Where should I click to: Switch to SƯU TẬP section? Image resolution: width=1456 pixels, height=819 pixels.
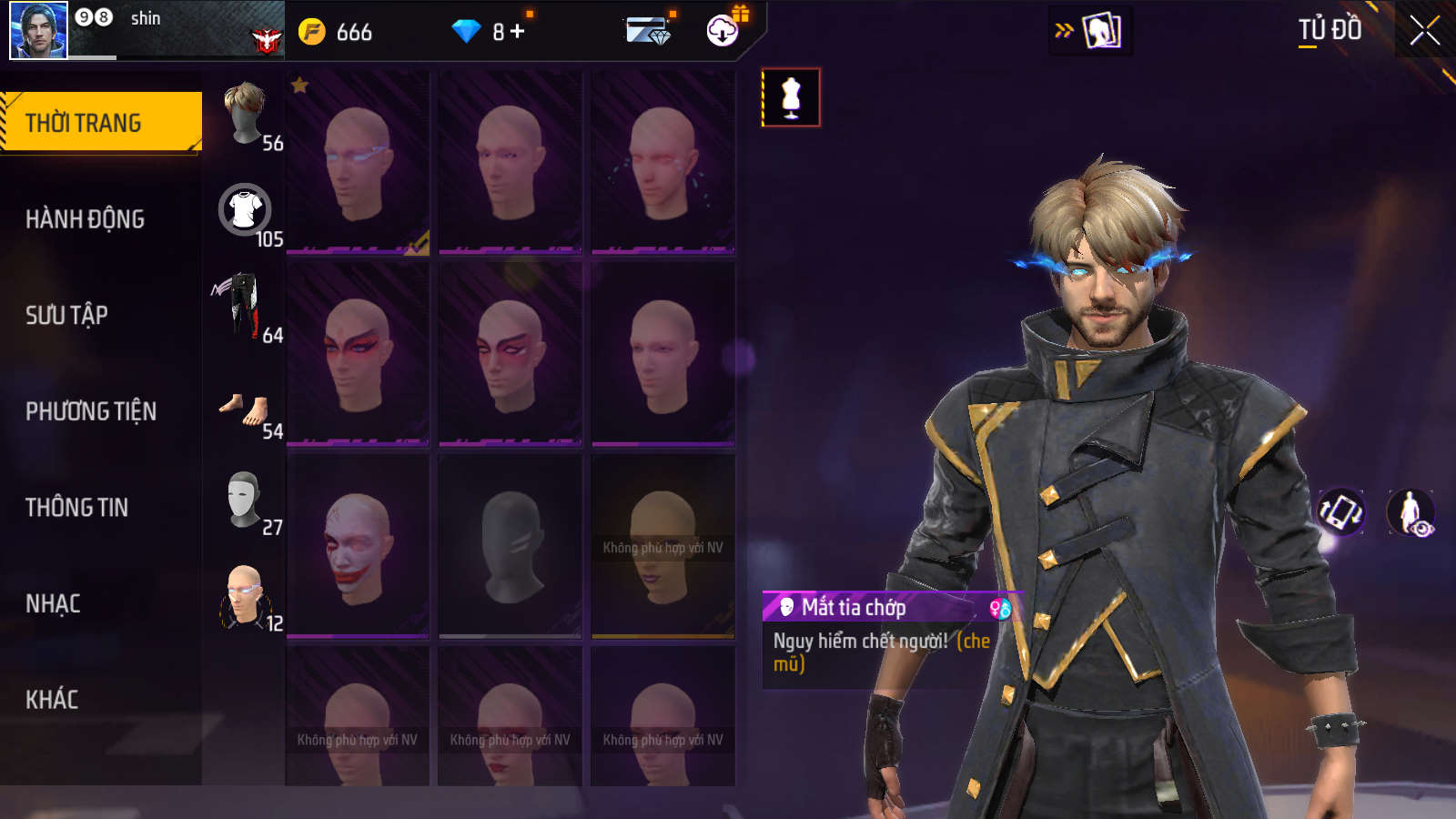(x=66, y=315)
